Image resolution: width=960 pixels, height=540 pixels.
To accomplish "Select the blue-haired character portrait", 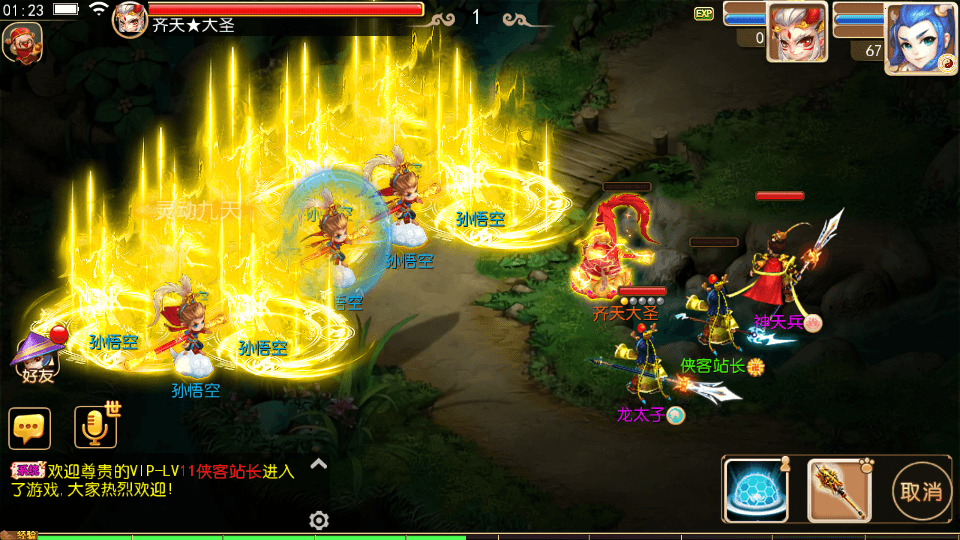I will 916,38.
